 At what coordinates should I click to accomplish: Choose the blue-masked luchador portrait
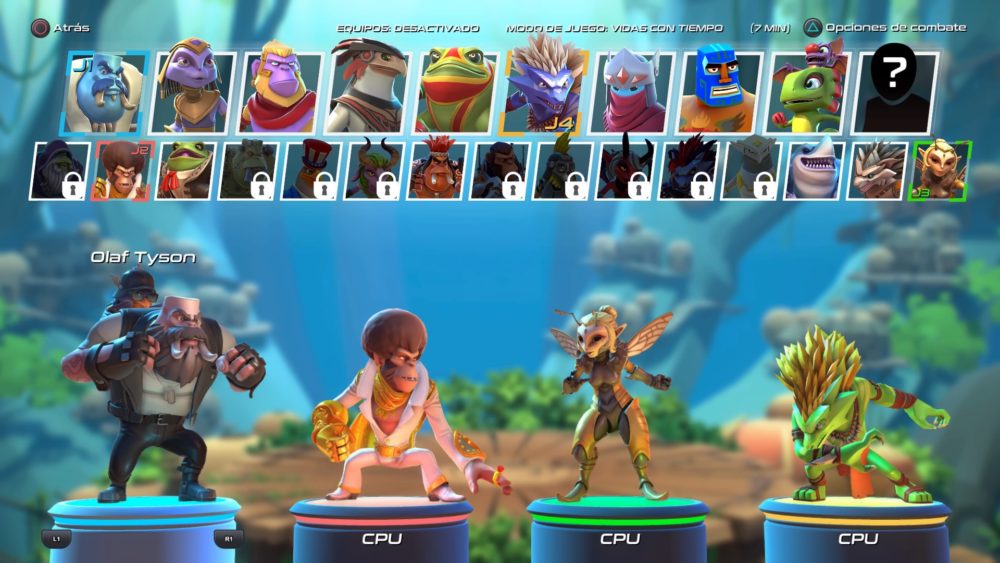721,92
